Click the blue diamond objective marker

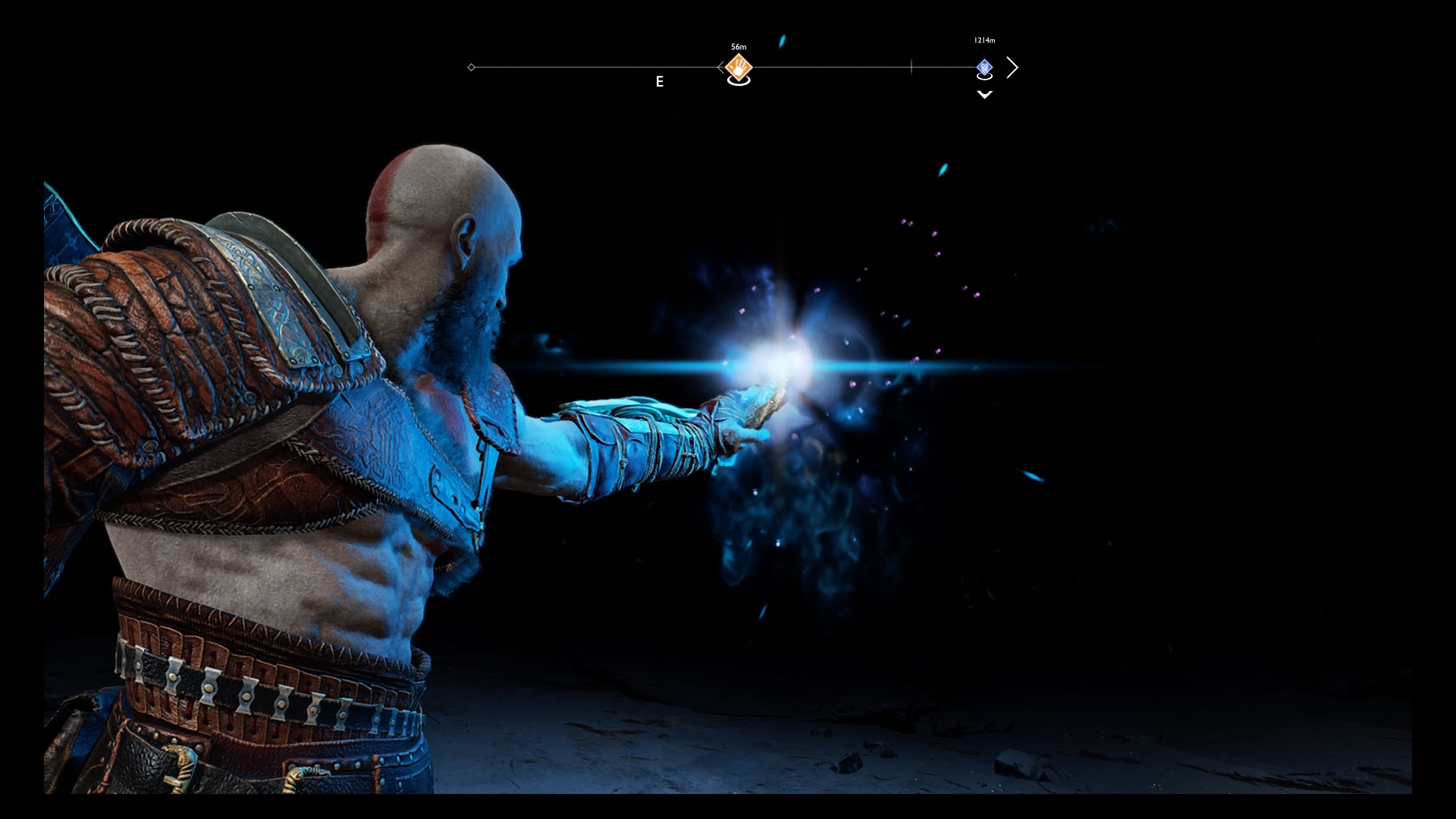(984, 67)
